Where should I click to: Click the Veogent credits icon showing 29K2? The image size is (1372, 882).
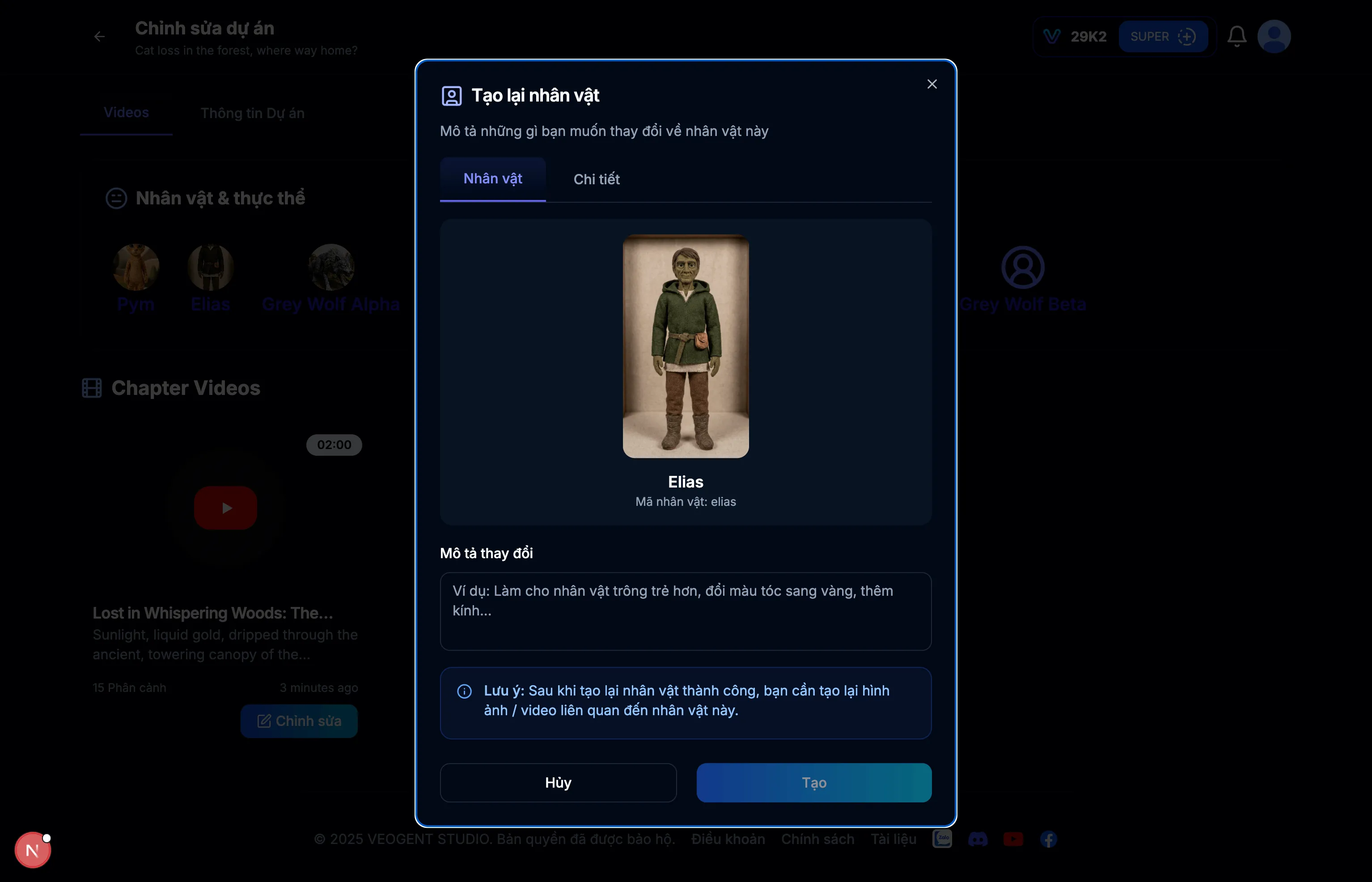coord(1052,36)
